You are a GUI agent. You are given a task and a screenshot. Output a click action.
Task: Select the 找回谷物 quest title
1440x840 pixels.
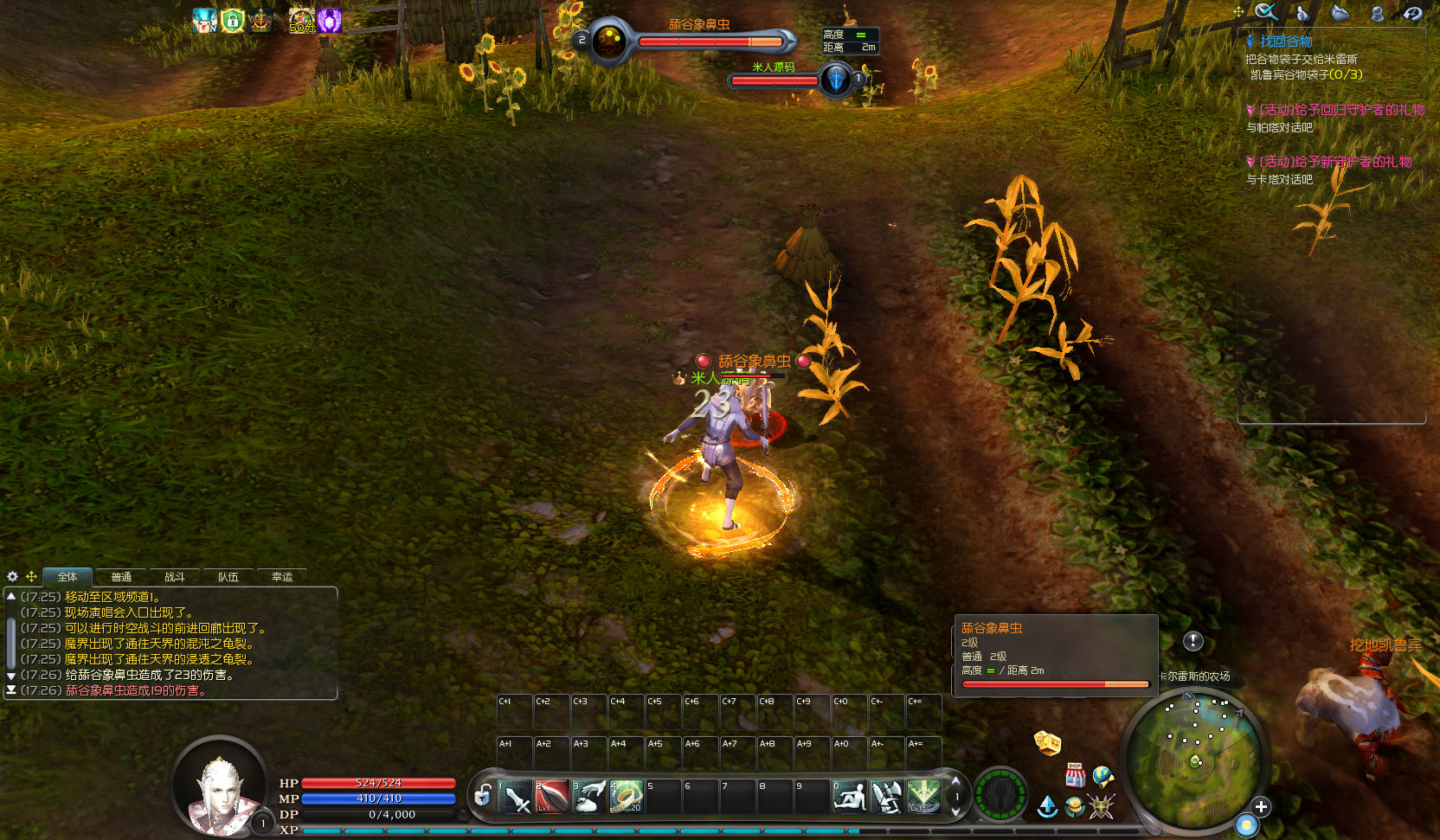(1285, 42)
